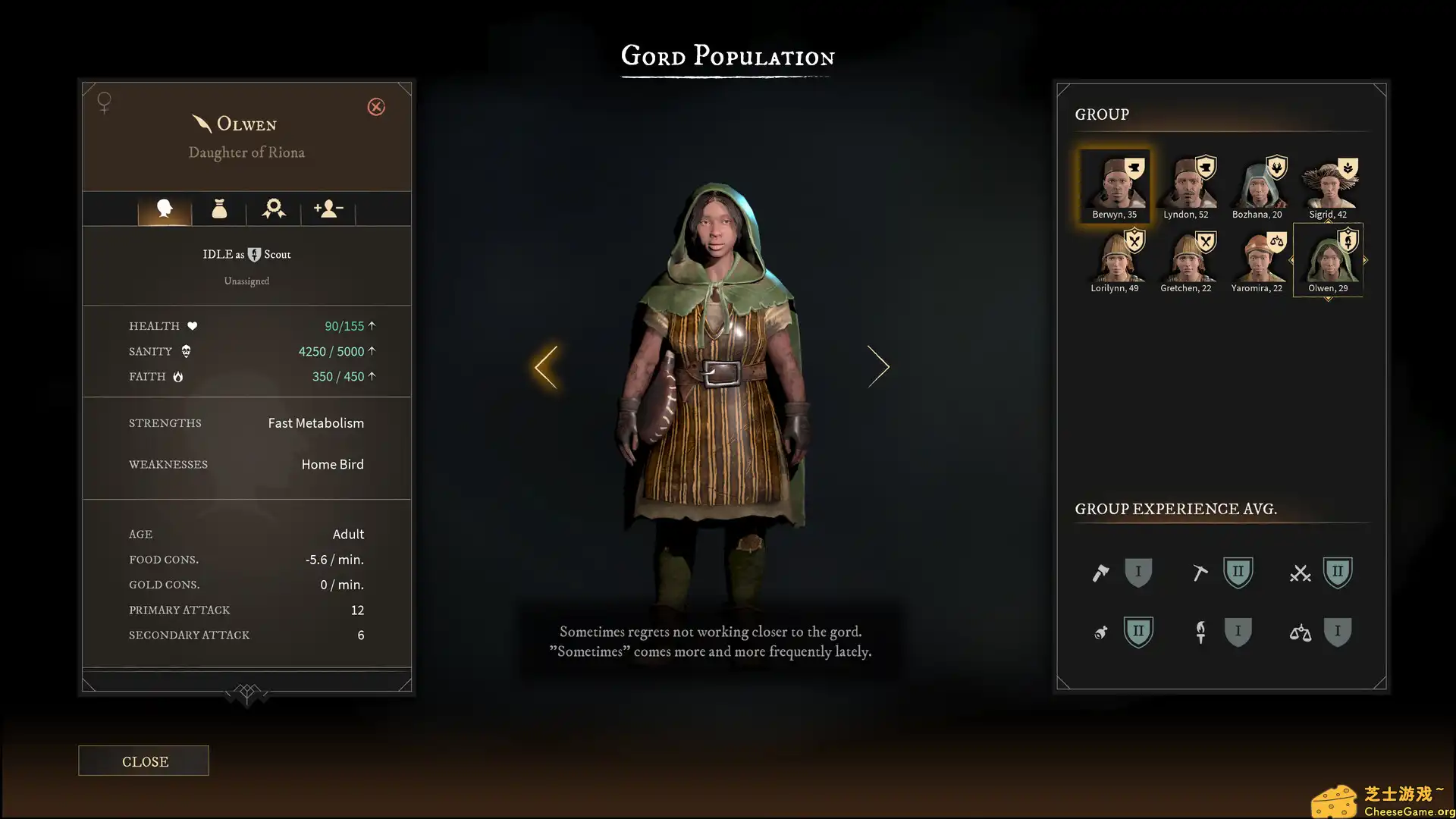Click the torch experience icon
The height and width of the screenshot is (819, 1456).
pyautogui.click(x=1200, y=632)
